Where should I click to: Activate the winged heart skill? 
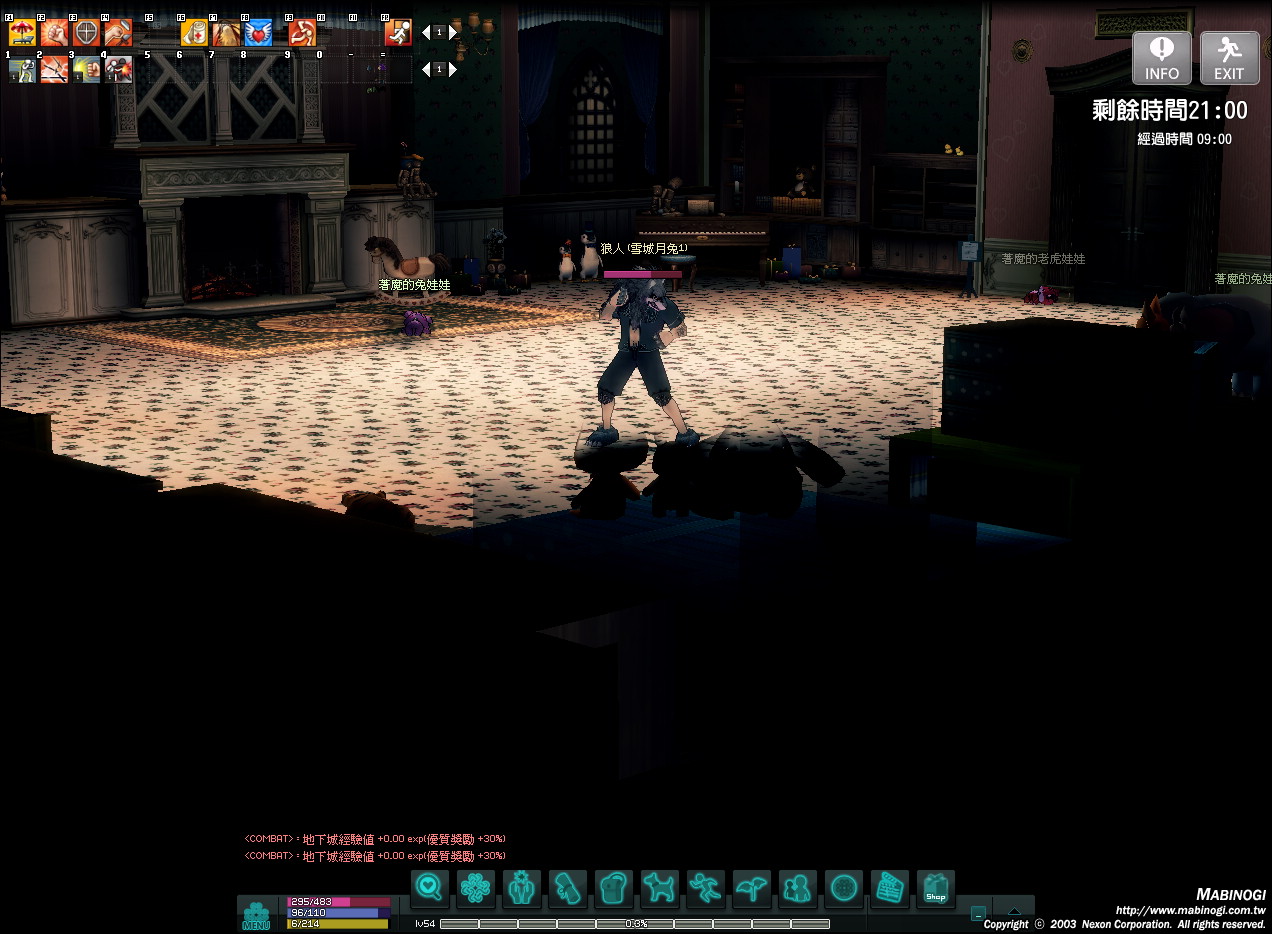(258, 33)
